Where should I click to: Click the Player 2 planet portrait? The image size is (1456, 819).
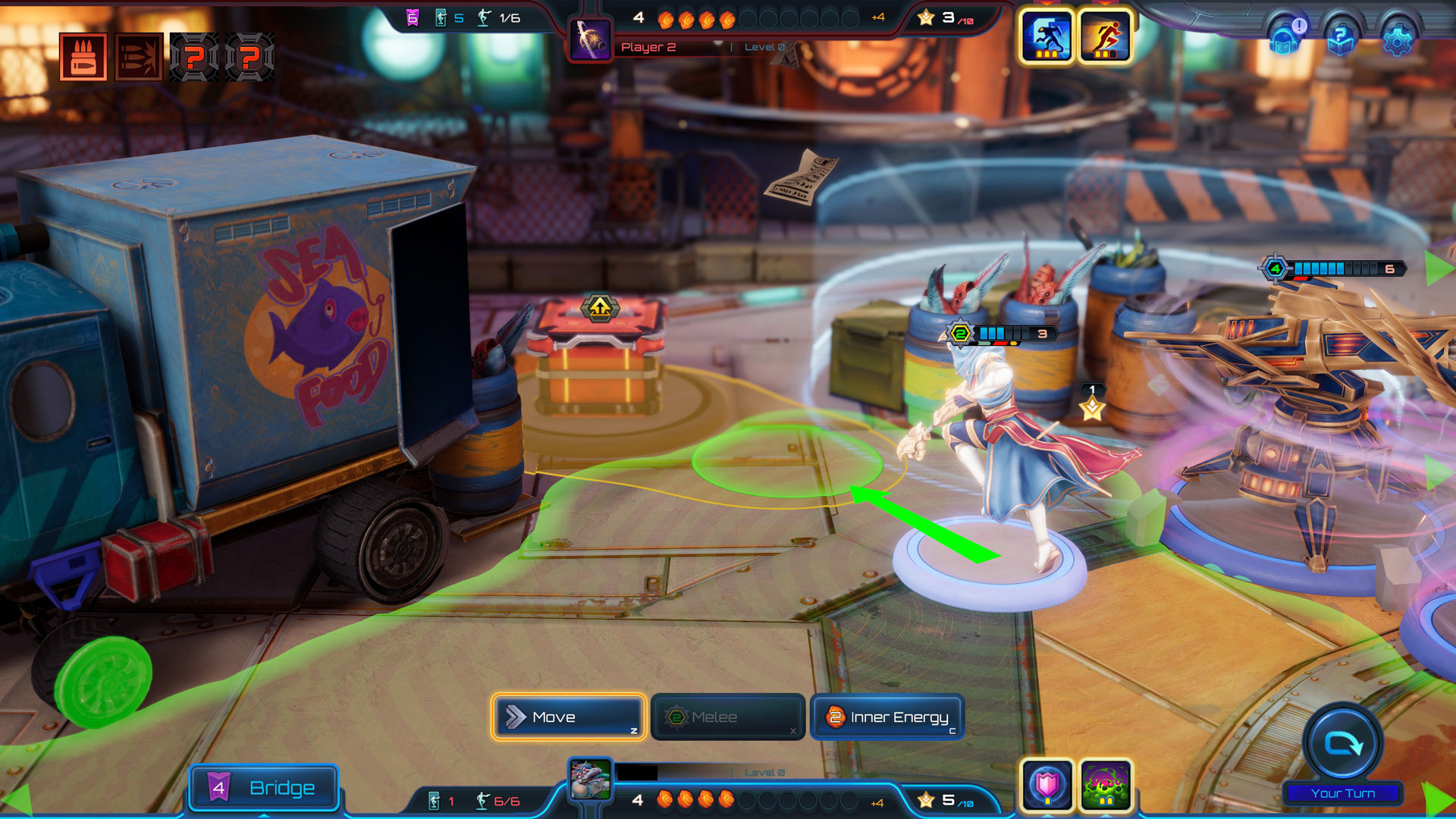[591, 39]
